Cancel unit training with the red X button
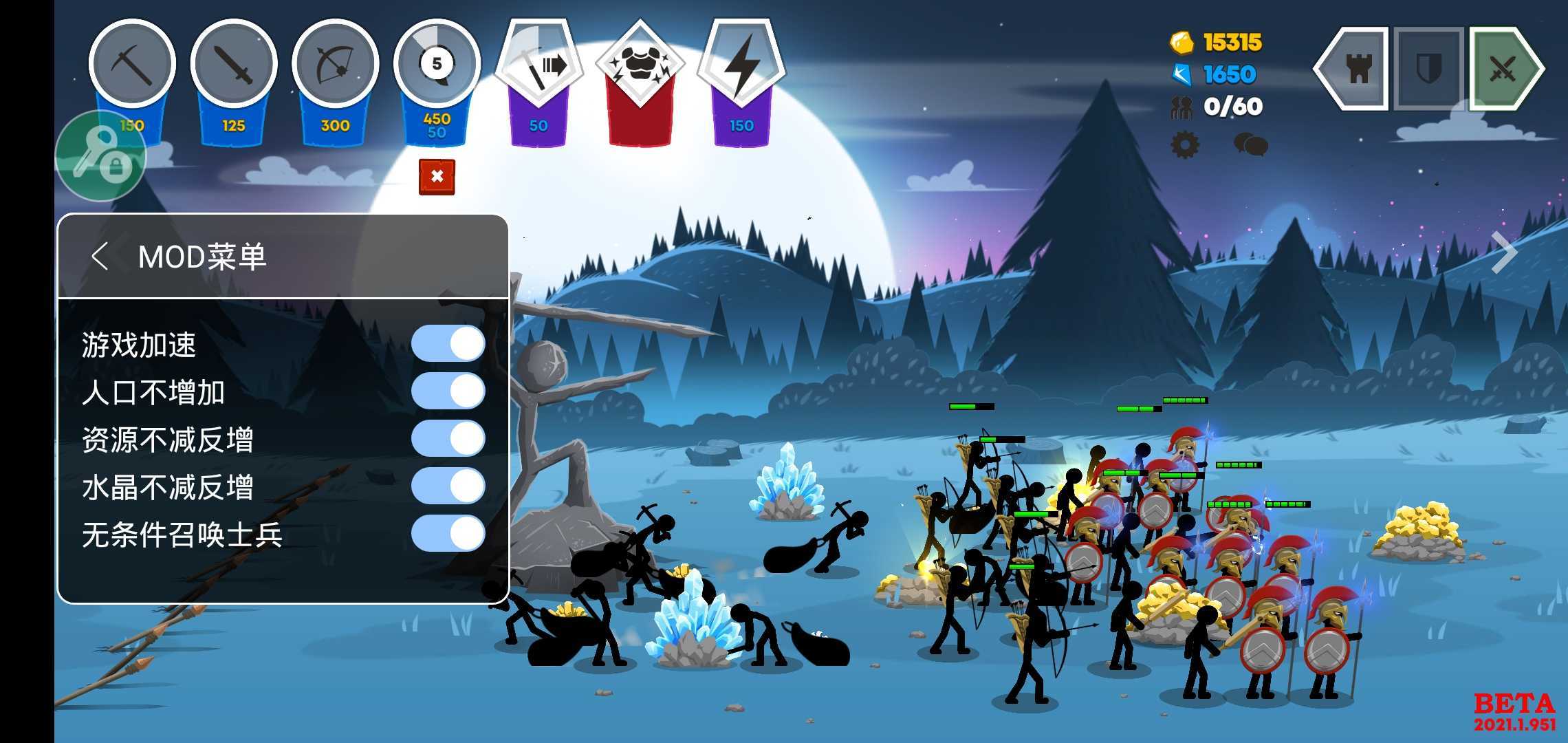Screen dimensions: 1568x743 click(x=436, y=177)
